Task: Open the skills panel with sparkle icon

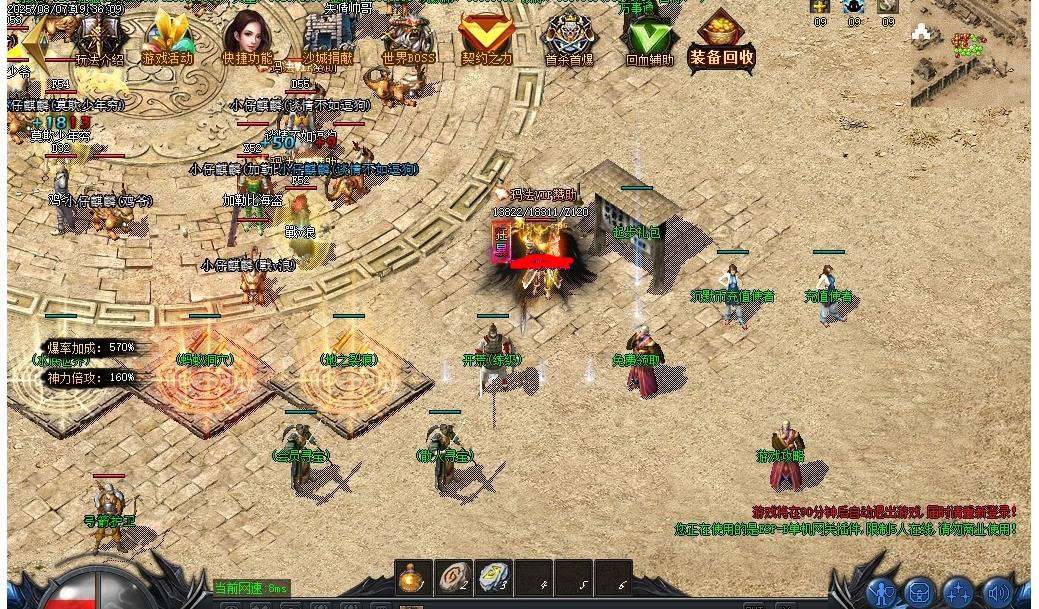Action: point(958,593)
